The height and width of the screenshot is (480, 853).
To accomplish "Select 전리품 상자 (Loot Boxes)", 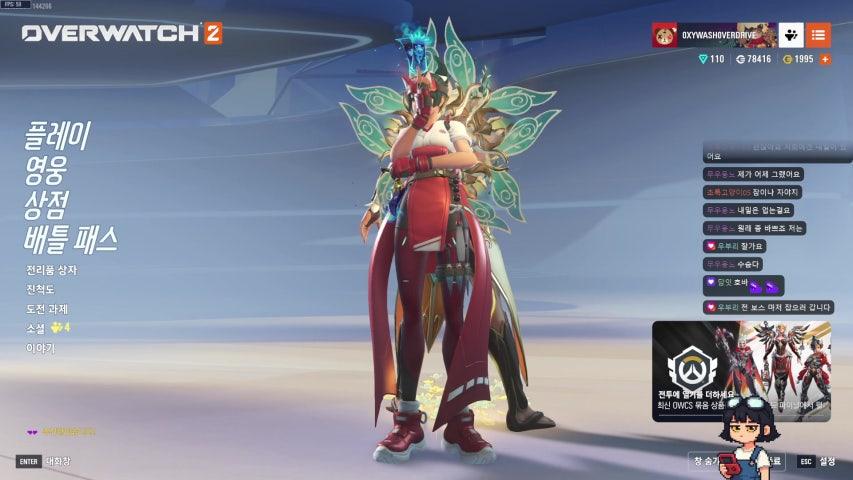I will coord(51,270).
